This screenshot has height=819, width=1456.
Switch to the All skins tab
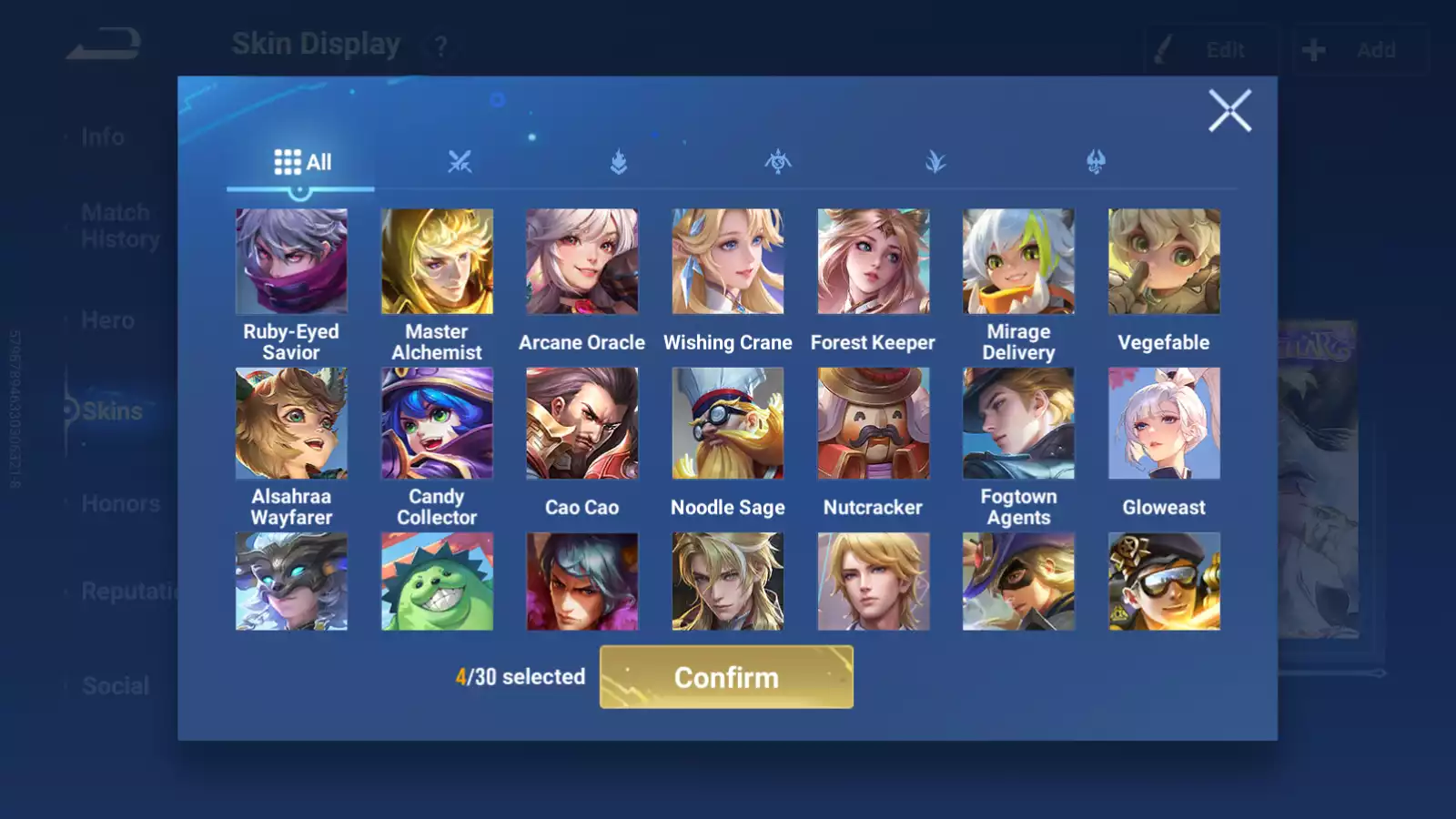coord(302,163)
